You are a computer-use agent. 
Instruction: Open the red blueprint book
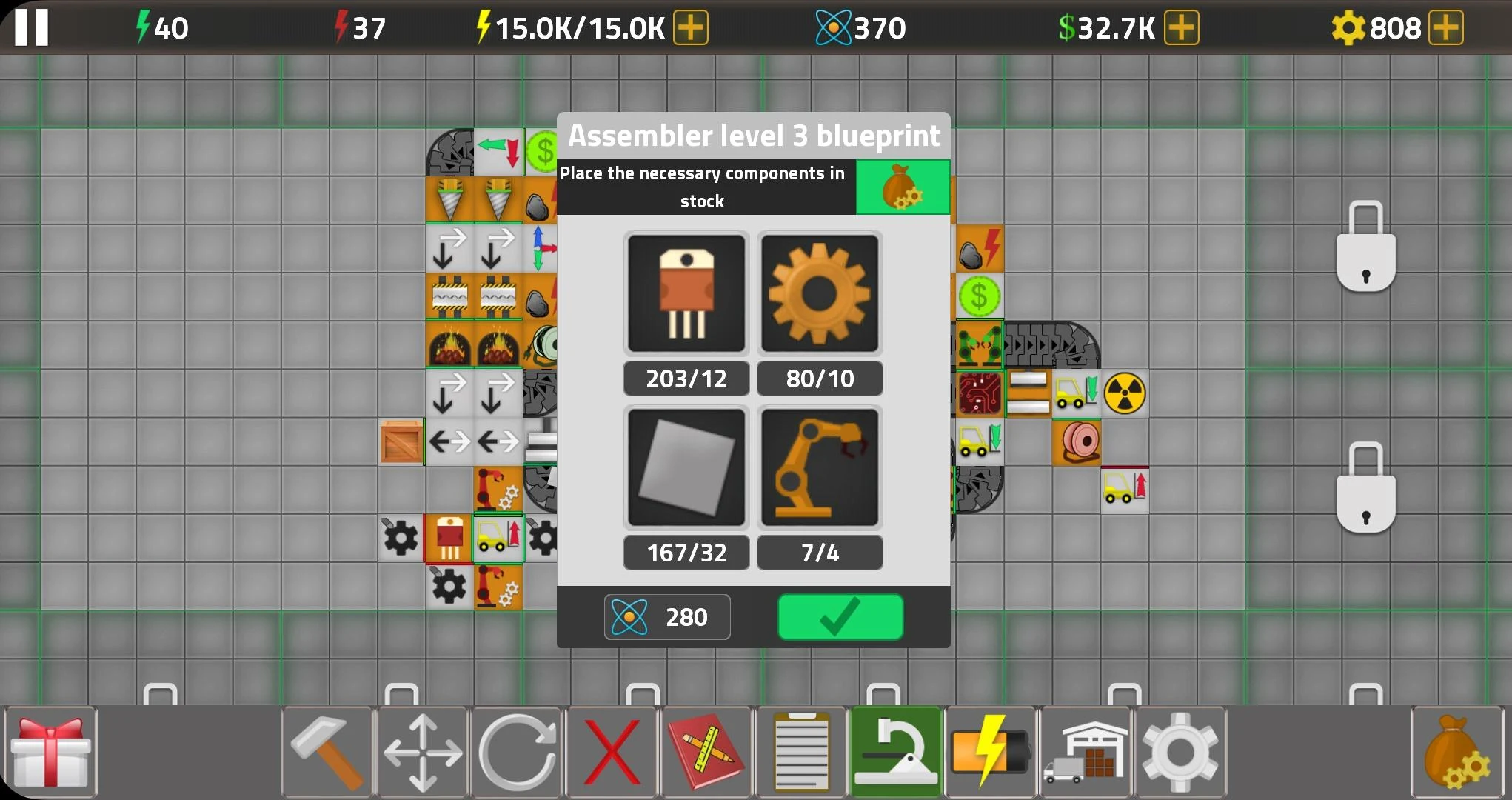(706, 752)
